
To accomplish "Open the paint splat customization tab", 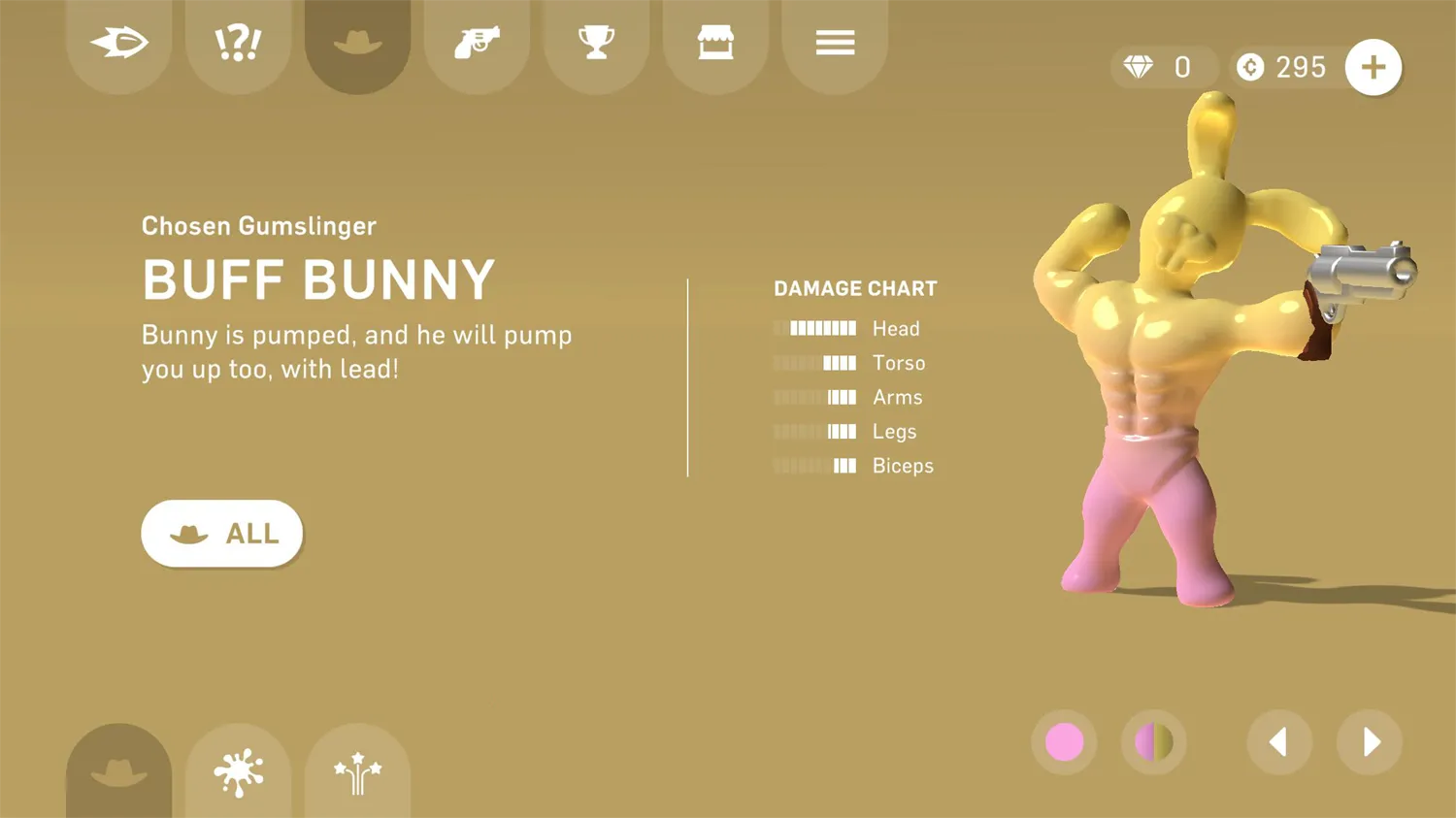I will [238, 771].
